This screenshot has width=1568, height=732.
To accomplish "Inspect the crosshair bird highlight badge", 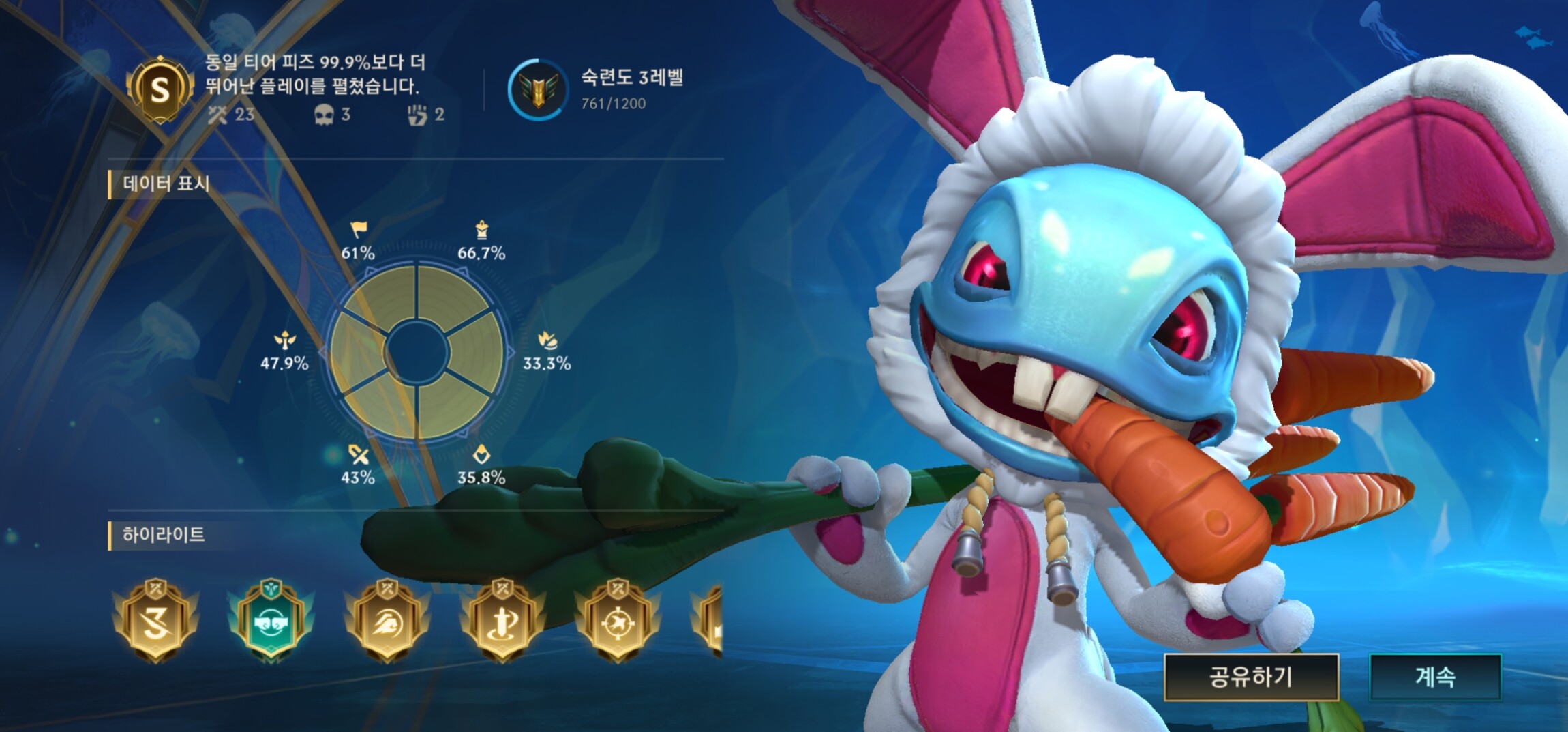I will (x=618, y=620).
